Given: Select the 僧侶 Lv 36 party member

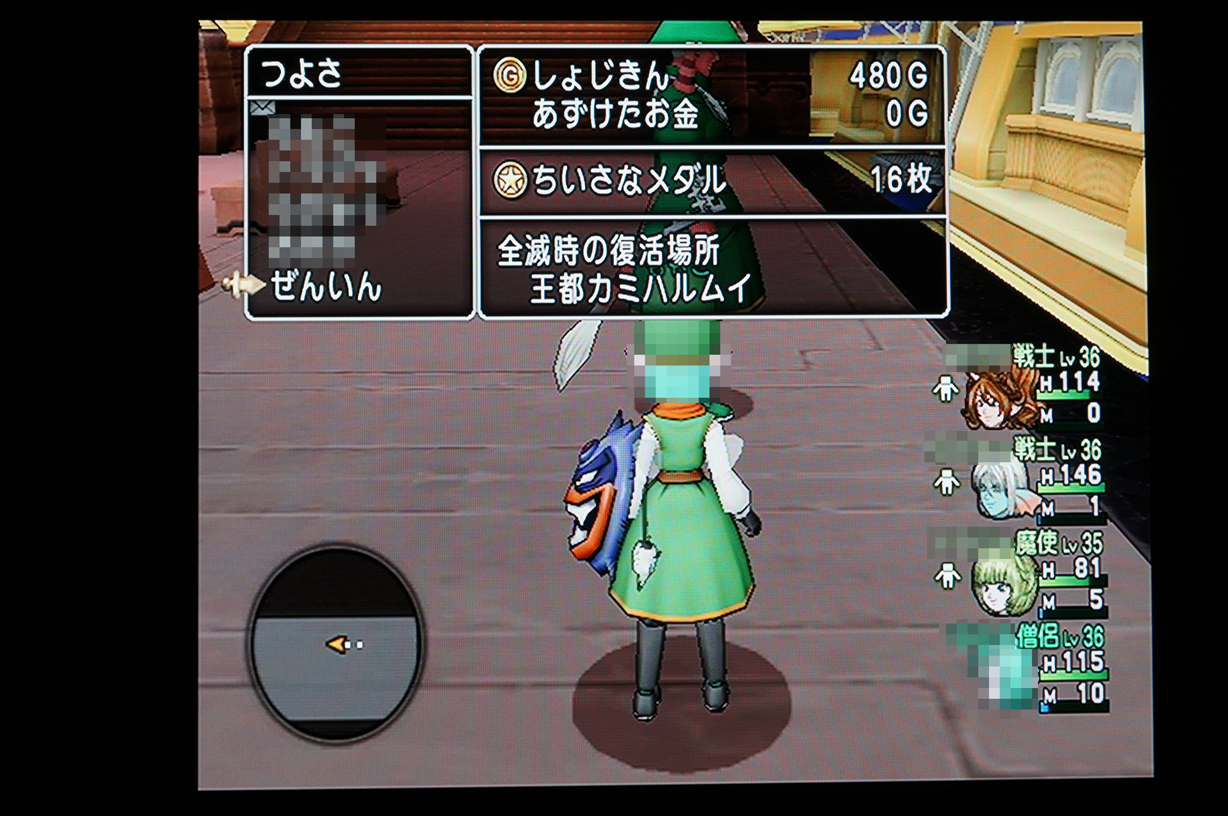Looking at the screenshot, I should [x=1030, y=664].
